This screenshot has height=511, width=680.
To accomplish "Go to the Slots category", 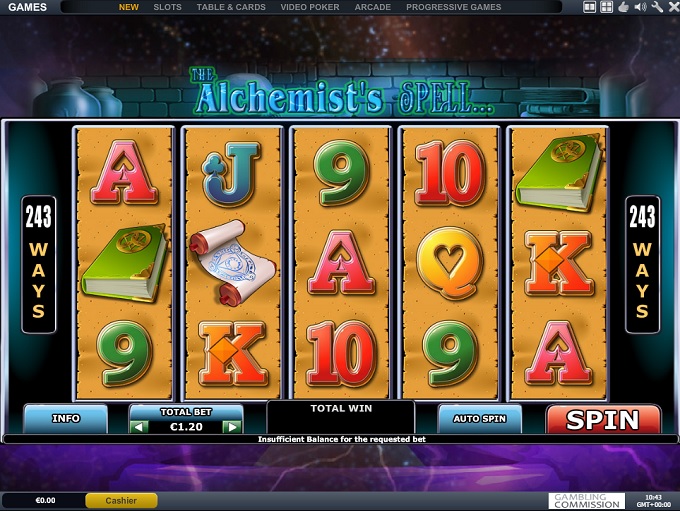I will pos(167,7).
